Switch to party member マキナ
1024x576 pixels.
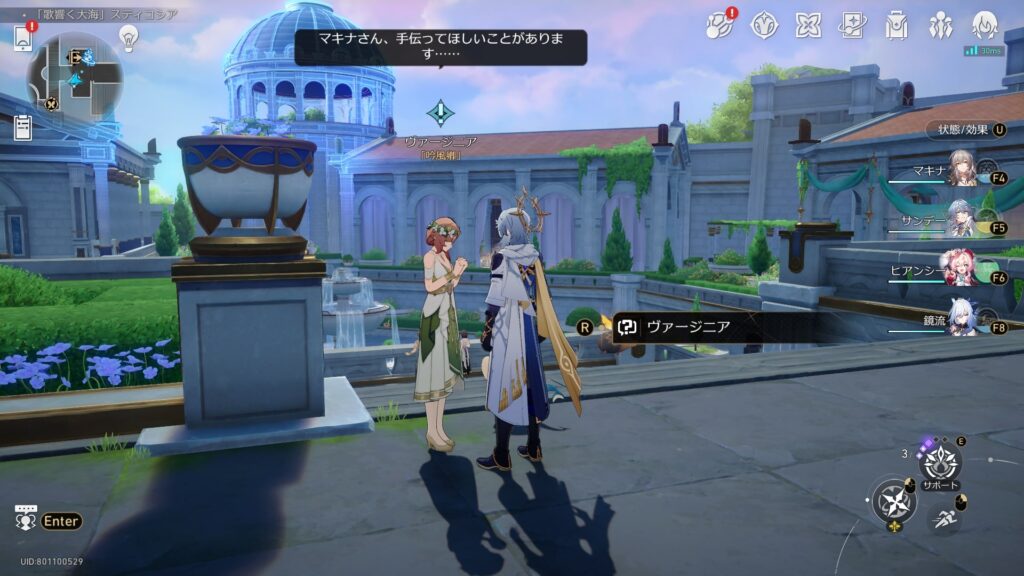pyautogui.click(x=962, y=168)
